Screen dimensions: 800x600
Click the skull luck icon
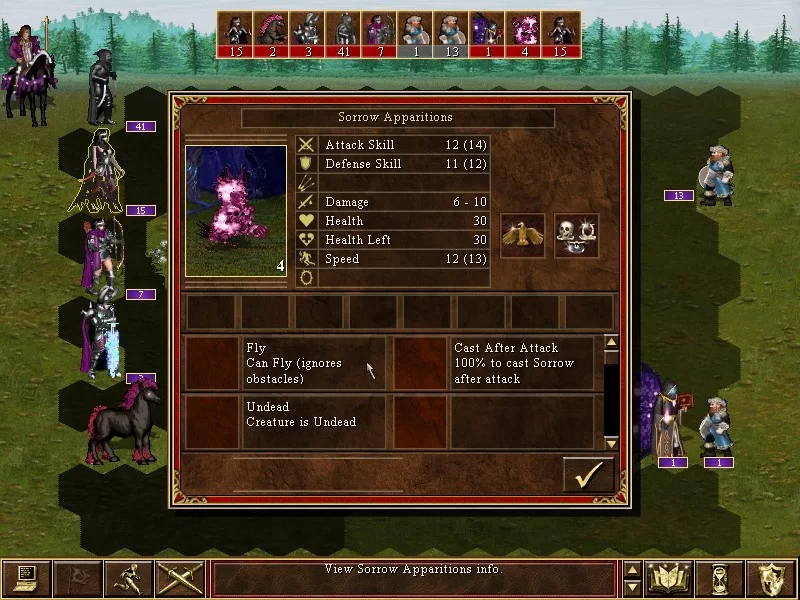coord(576,235)
